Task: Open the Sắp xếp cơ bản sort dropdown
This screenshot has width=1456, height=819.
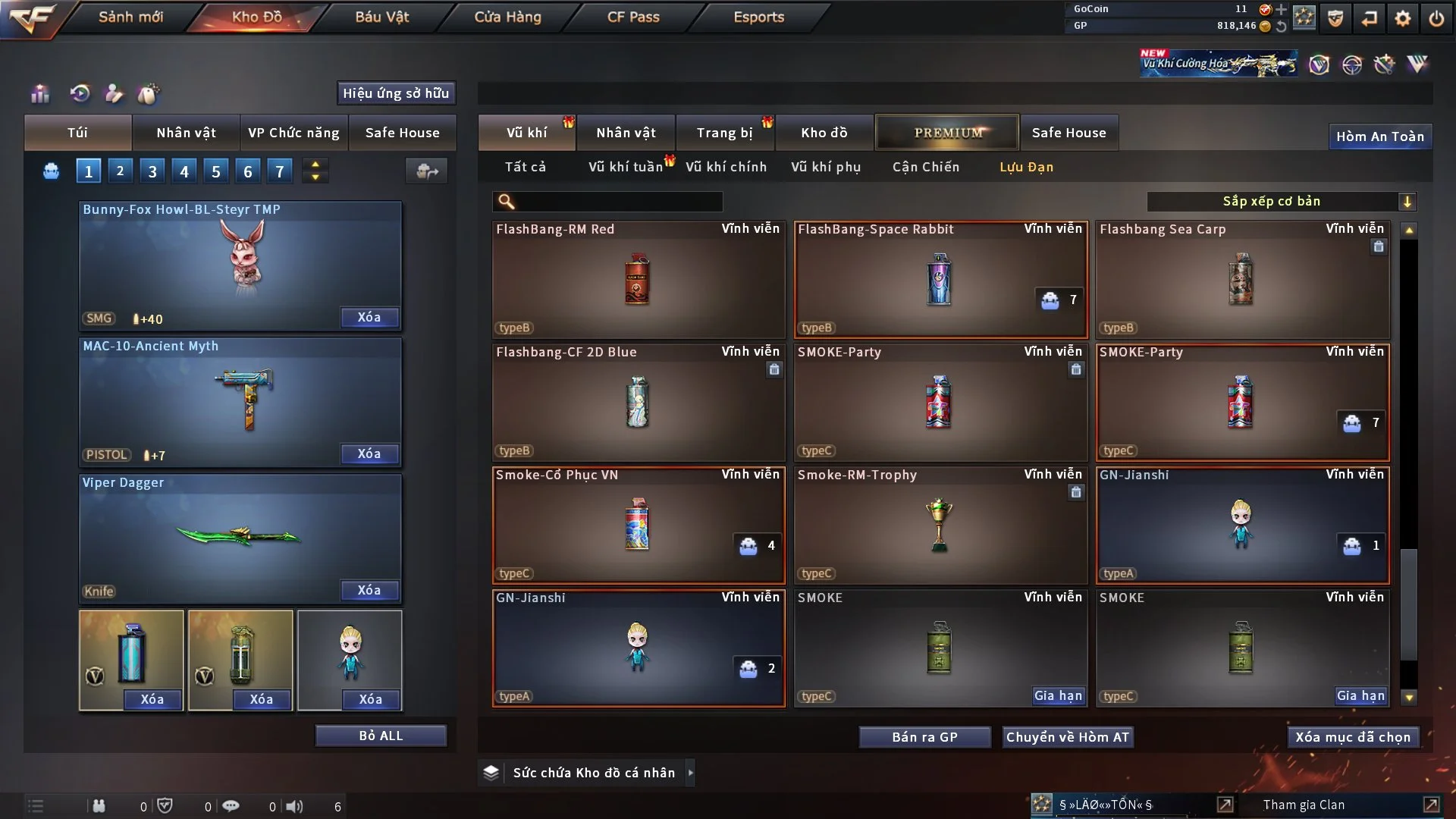Action: (x=1281, y=202)
